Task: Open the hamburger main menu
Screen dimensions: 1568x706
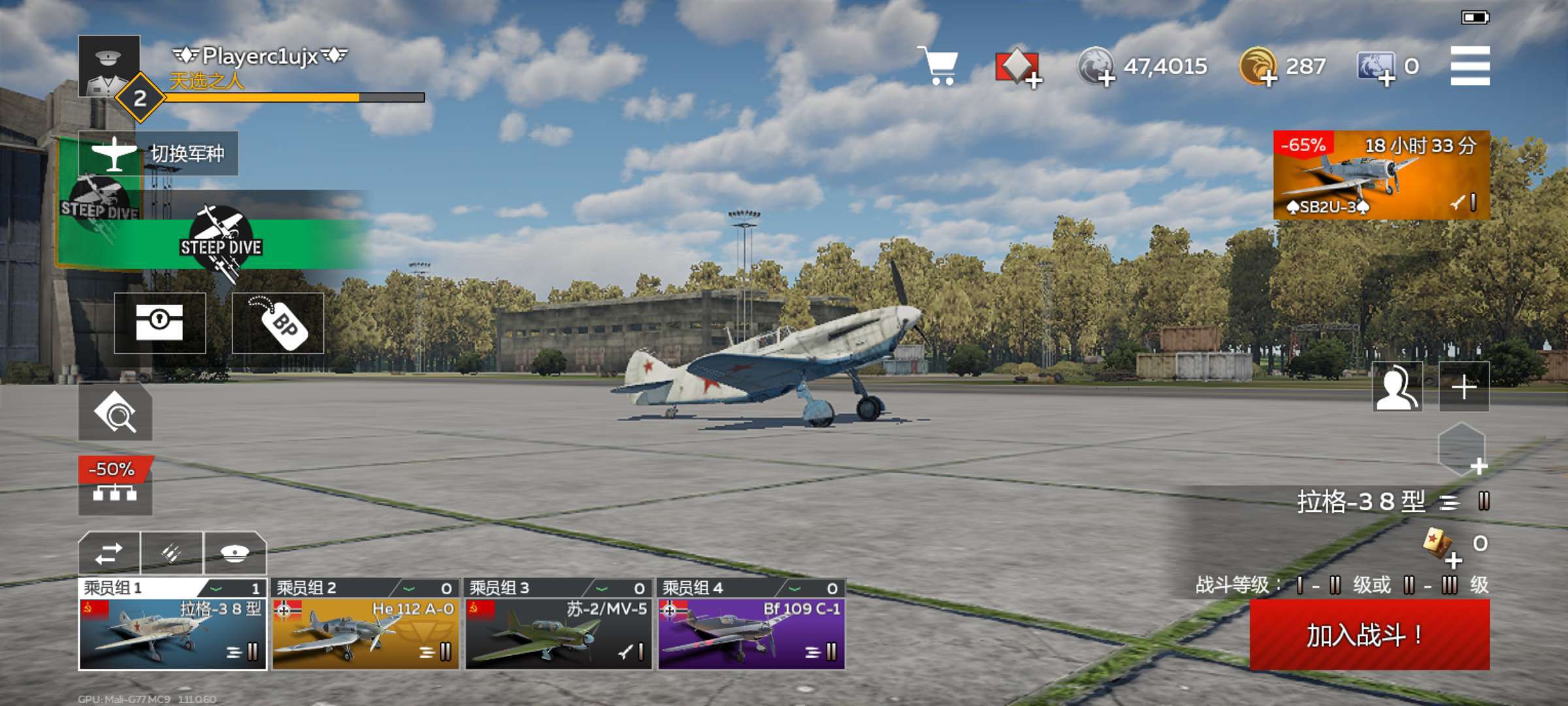Action: [1470, 65]
